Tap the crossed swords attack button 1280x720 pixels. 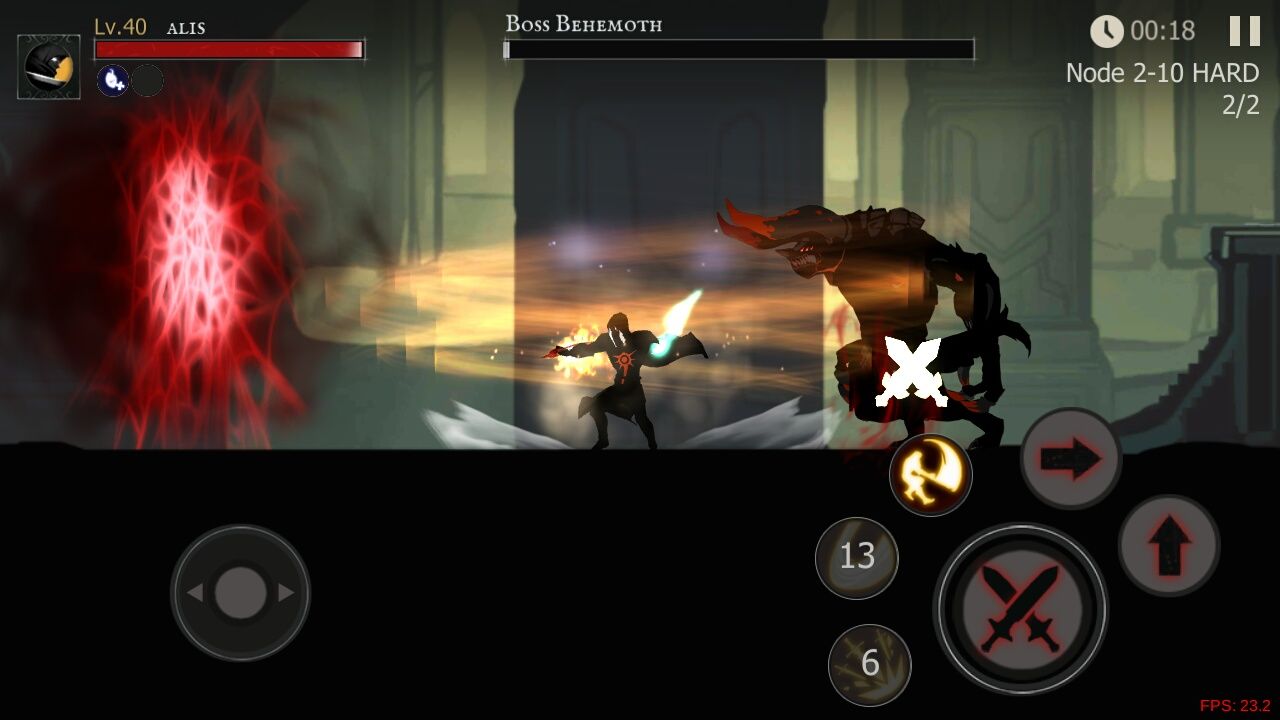tap(1020, 607)
